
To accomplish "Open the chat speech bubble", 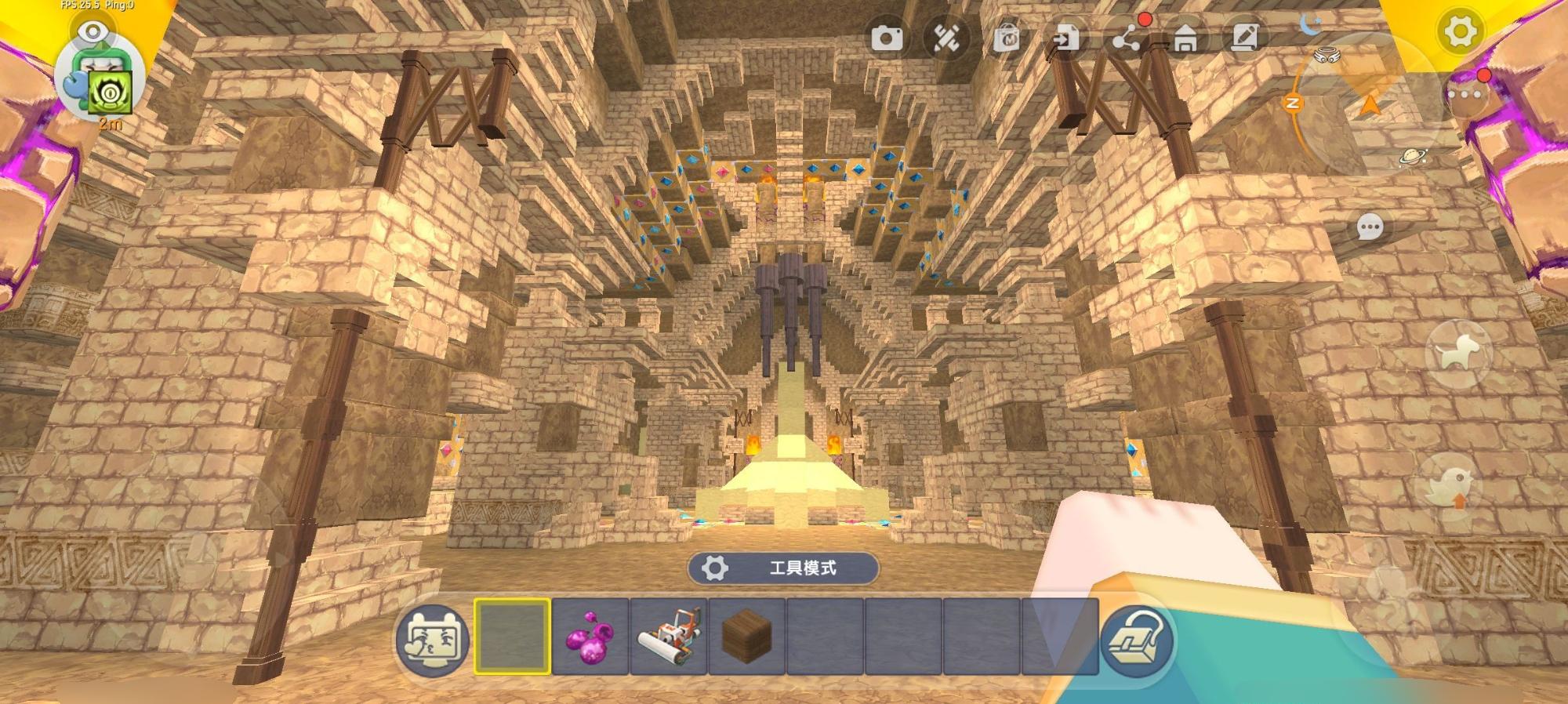I will (x=1370, y=228).
